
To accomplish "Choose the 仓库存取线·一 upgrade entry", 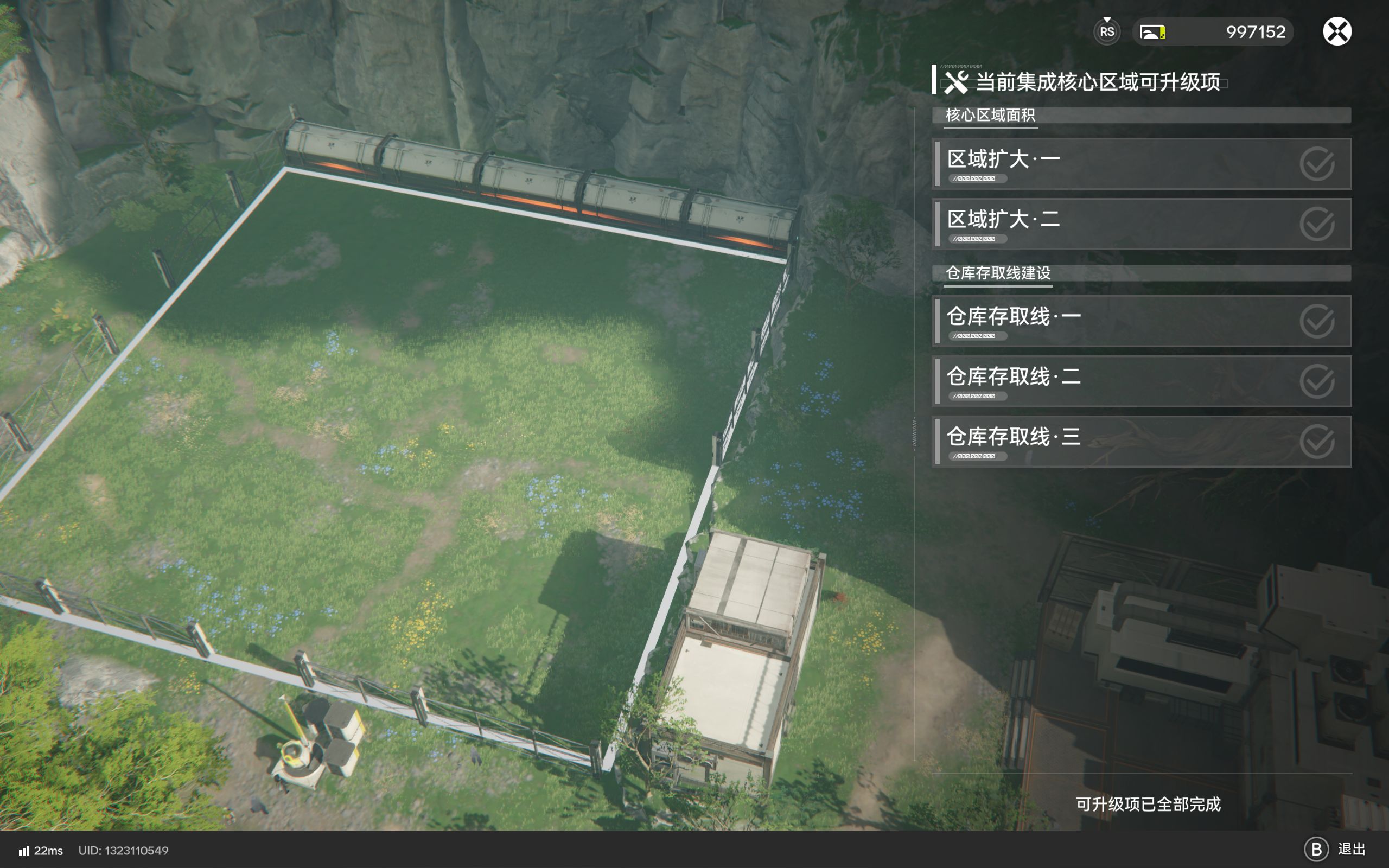I will pos(1141,322).
